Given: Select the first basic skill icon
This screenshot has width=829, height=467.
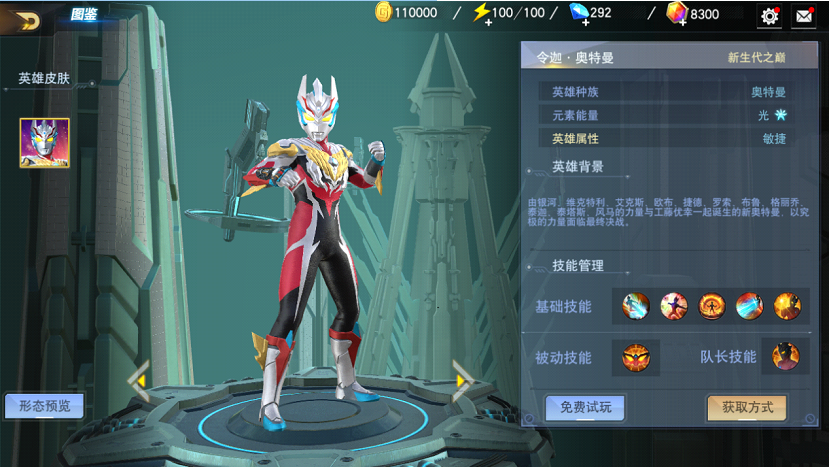Looking at the screenshot, I should pos(635,306).
